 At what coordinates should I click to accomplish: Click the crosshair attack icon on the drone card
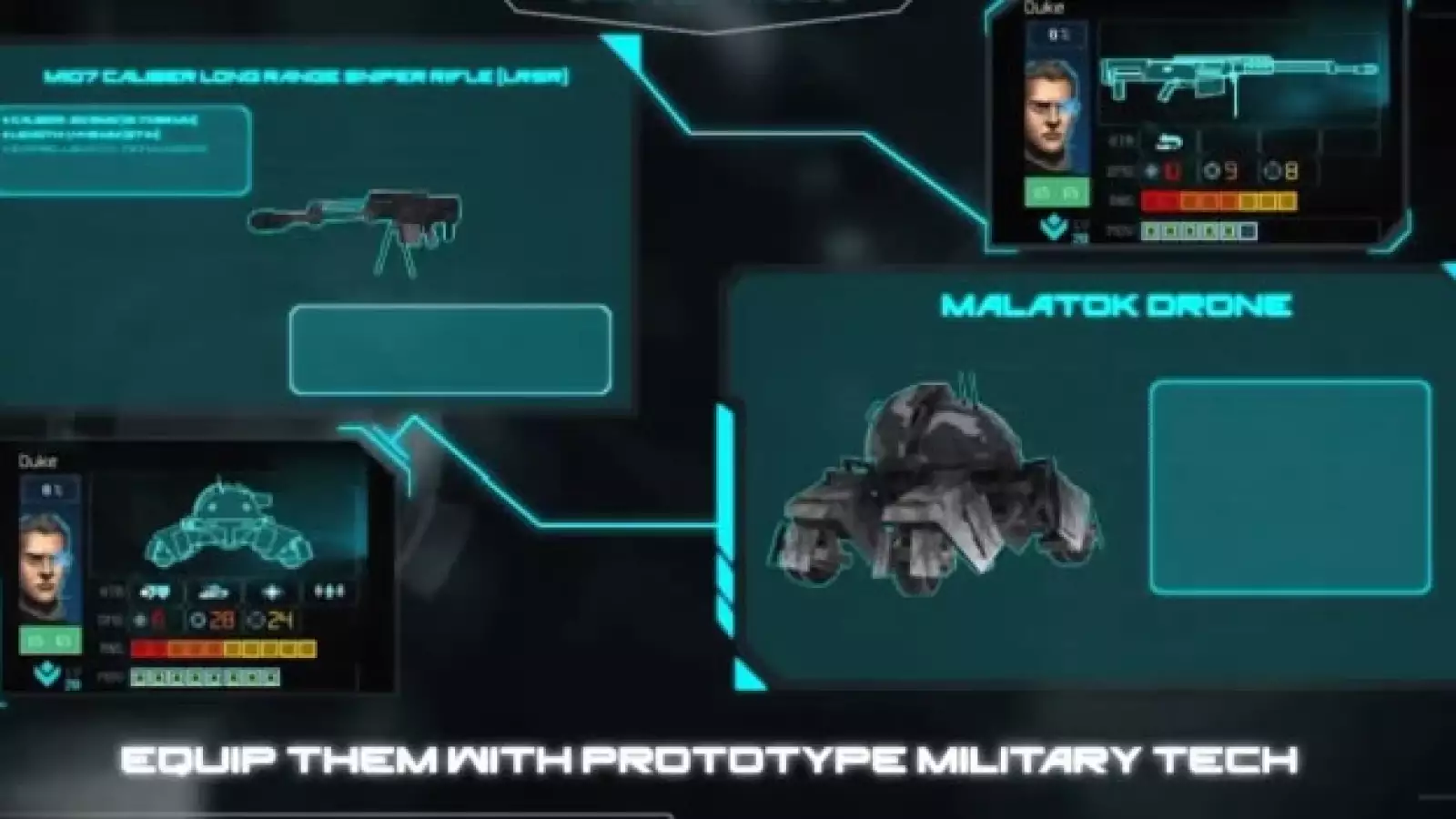coord(273,590)
